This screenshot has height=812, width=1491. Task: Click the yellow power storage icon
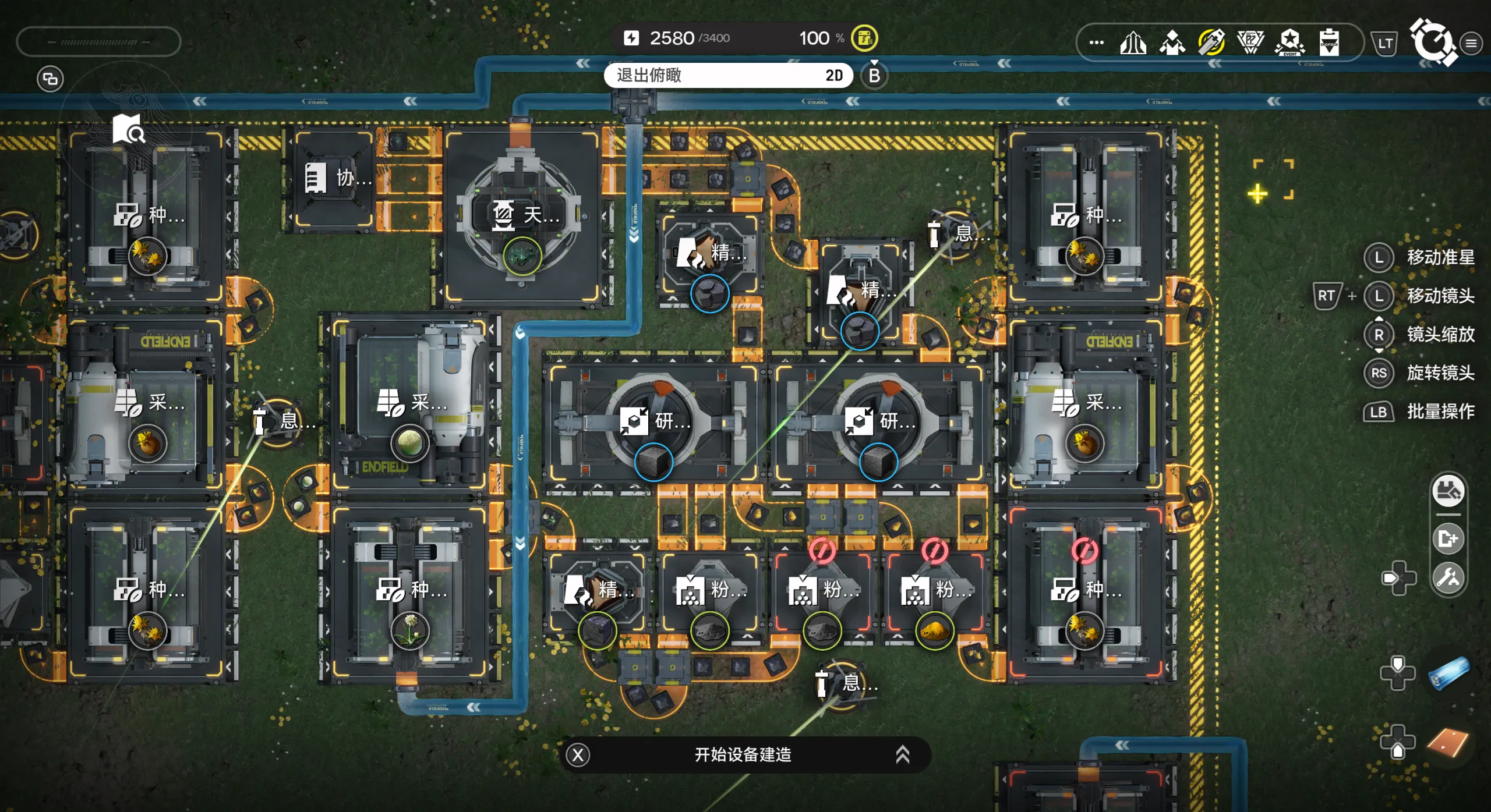coord(864,38)
